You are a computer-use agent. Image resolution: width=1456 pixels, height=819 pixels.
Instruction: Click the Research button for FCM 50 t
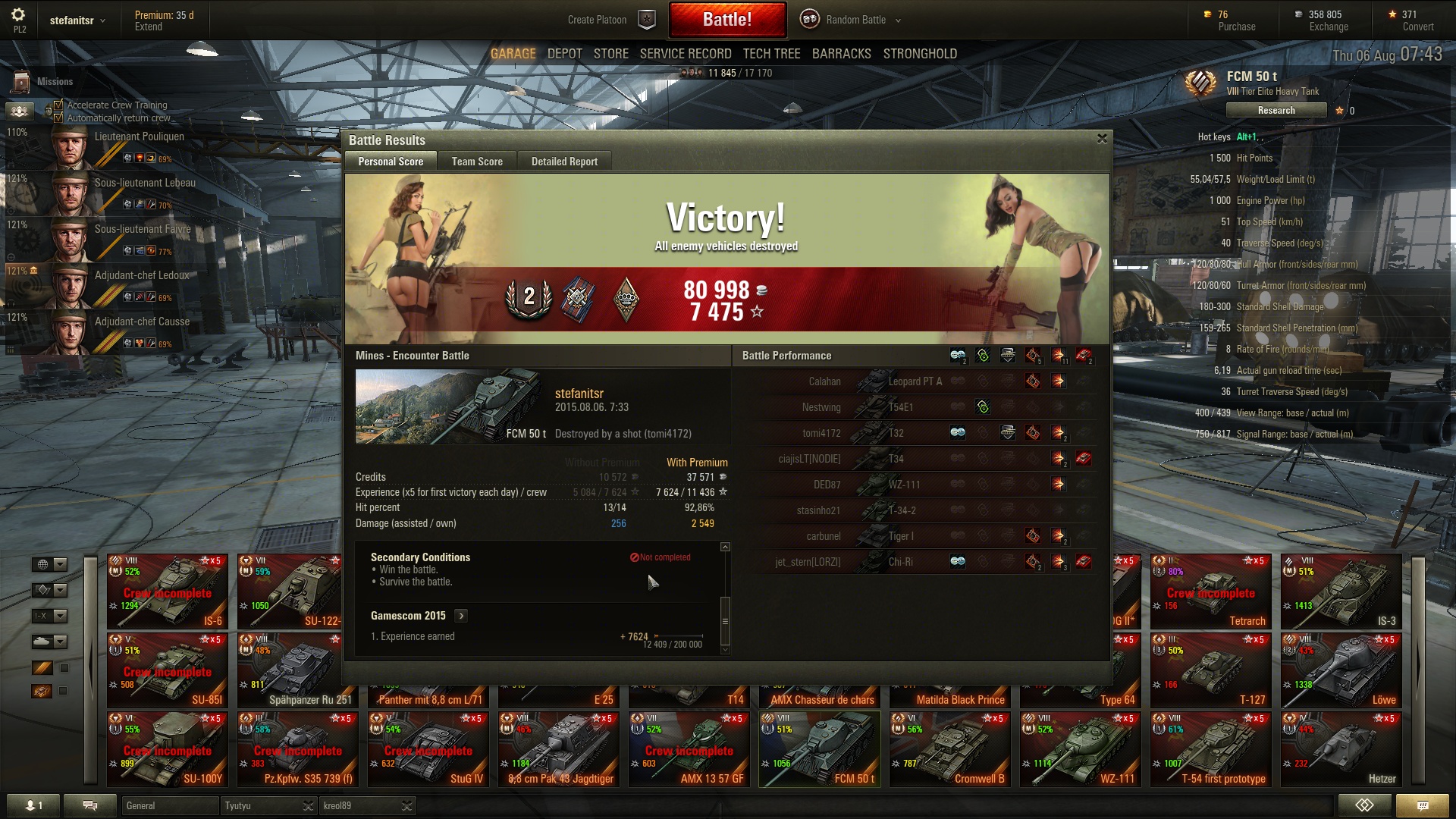1276,111
